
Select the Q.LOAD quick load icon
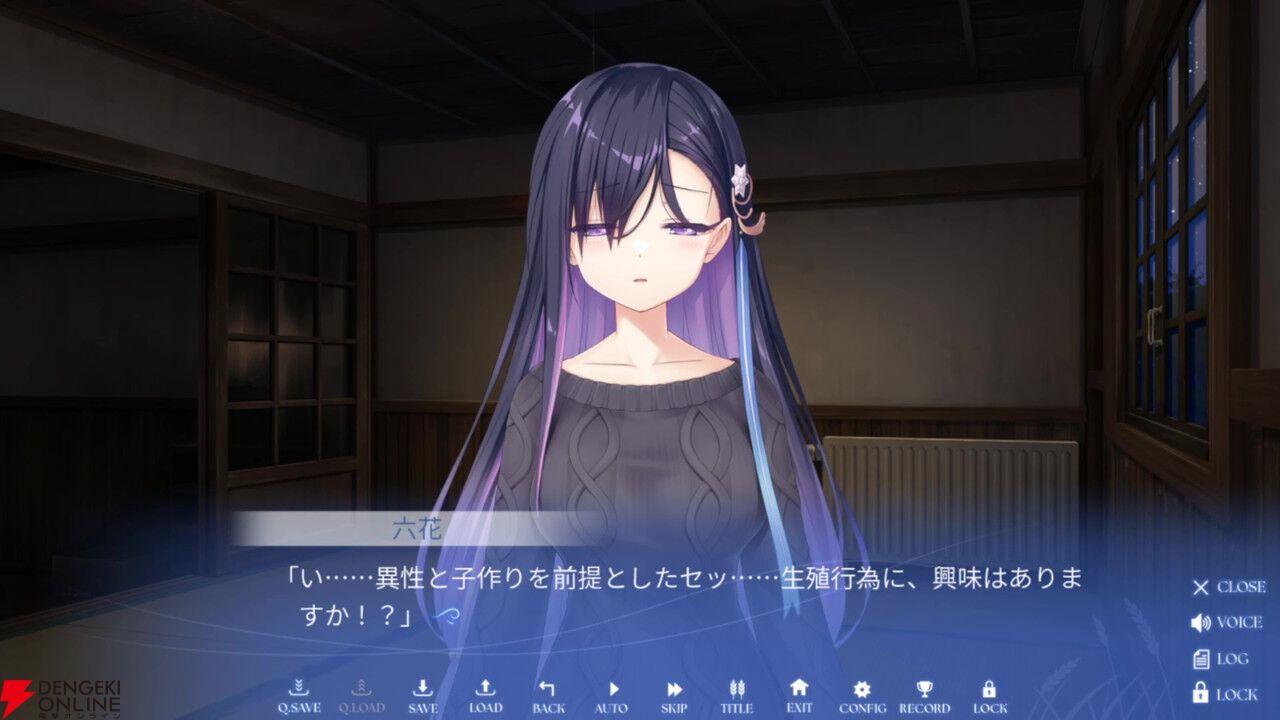coord(361,693)
